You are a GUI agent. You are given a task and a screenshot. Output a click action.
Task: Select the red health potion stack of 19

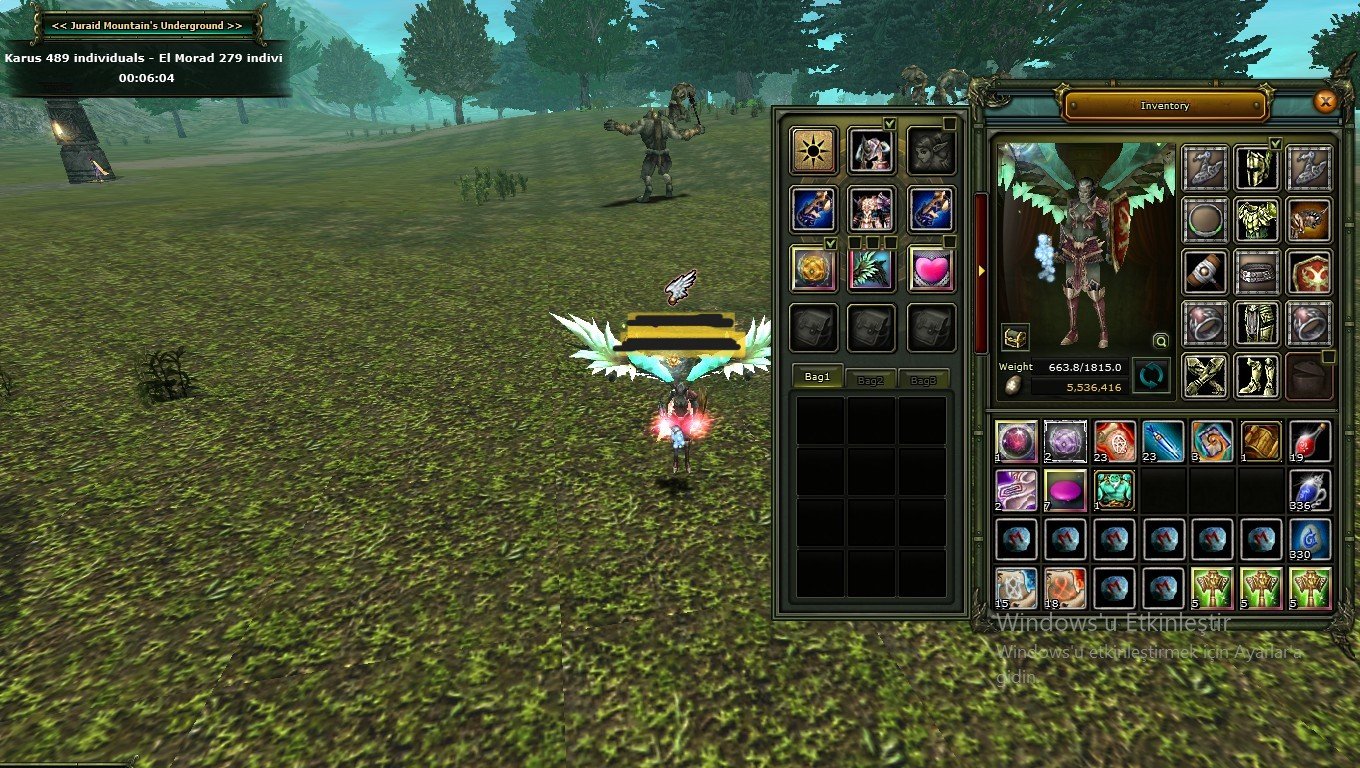pyautogui.click(x=1309, y=441)
